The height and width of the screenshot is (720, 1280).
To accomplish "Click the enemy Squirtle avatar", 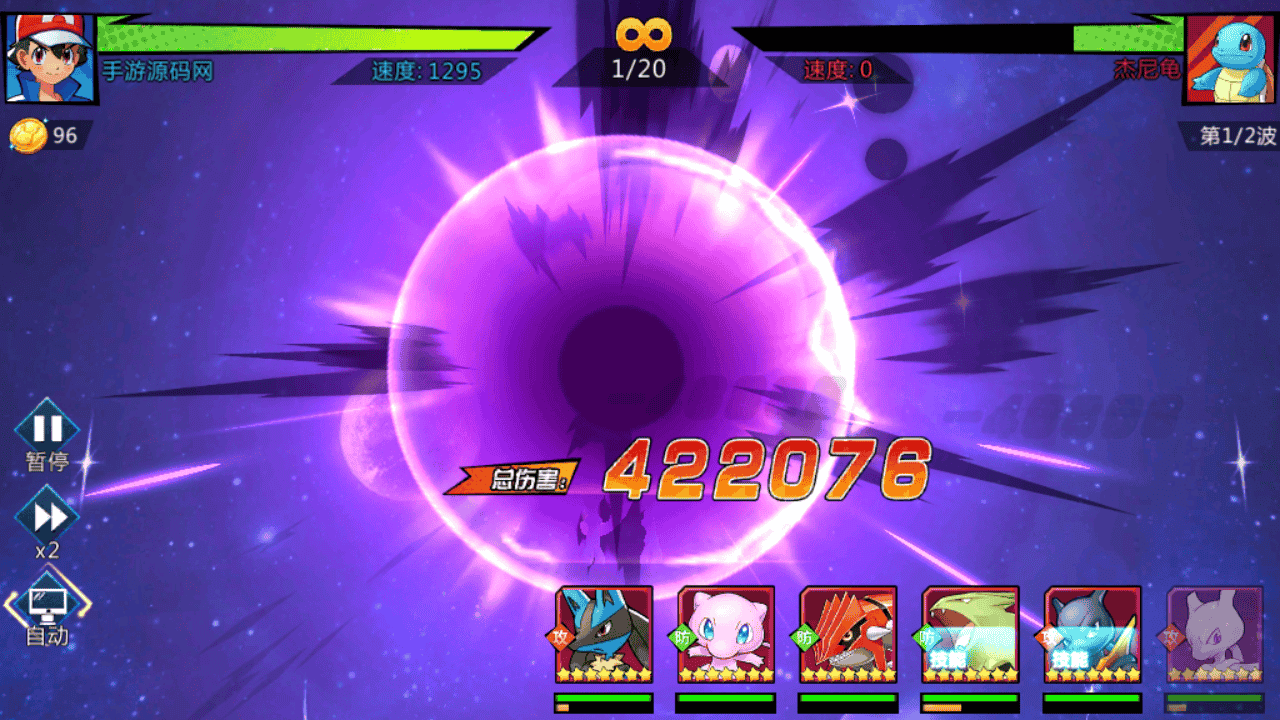I will [1228, 58].
